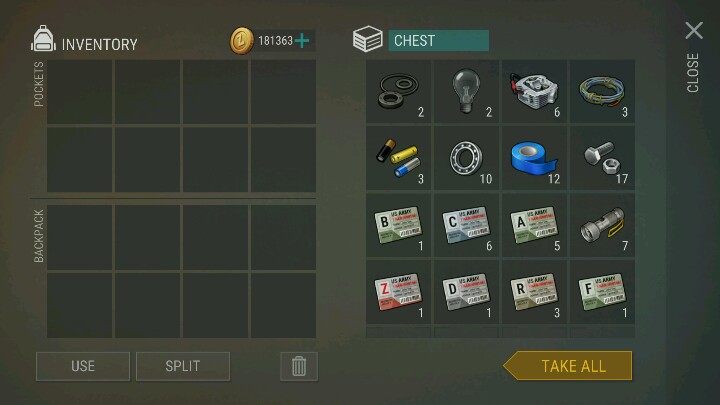Select the B army keycard

click(x=398, y=225)
